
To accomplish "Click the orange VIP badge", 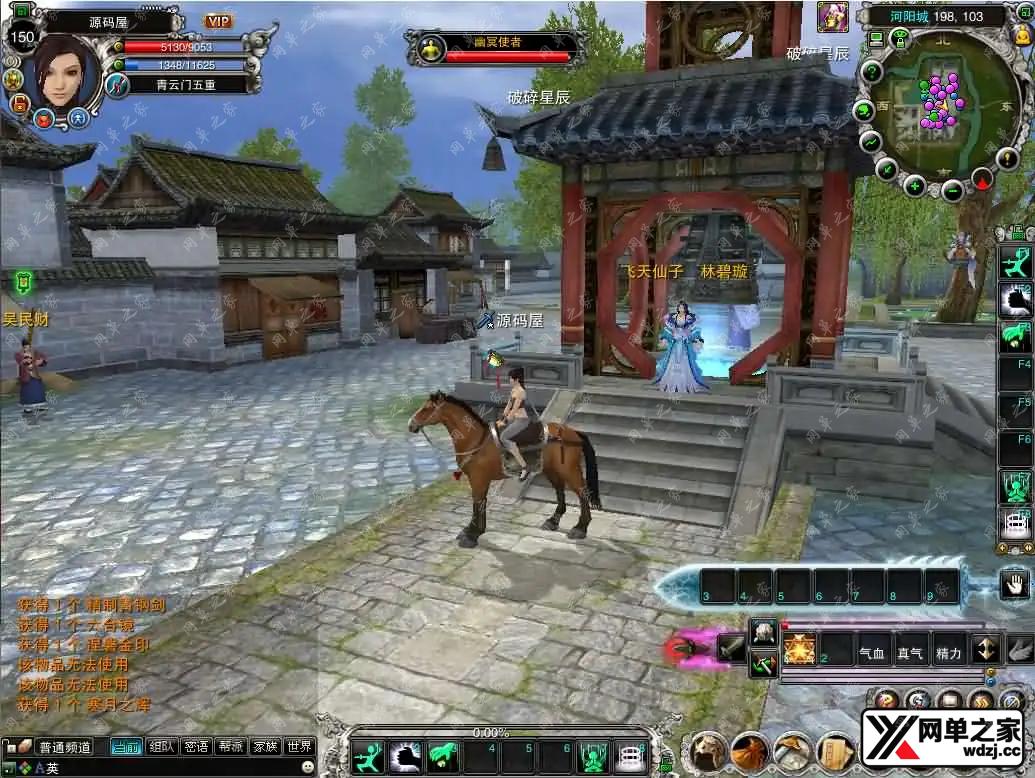I will click(x=218, y=21).
